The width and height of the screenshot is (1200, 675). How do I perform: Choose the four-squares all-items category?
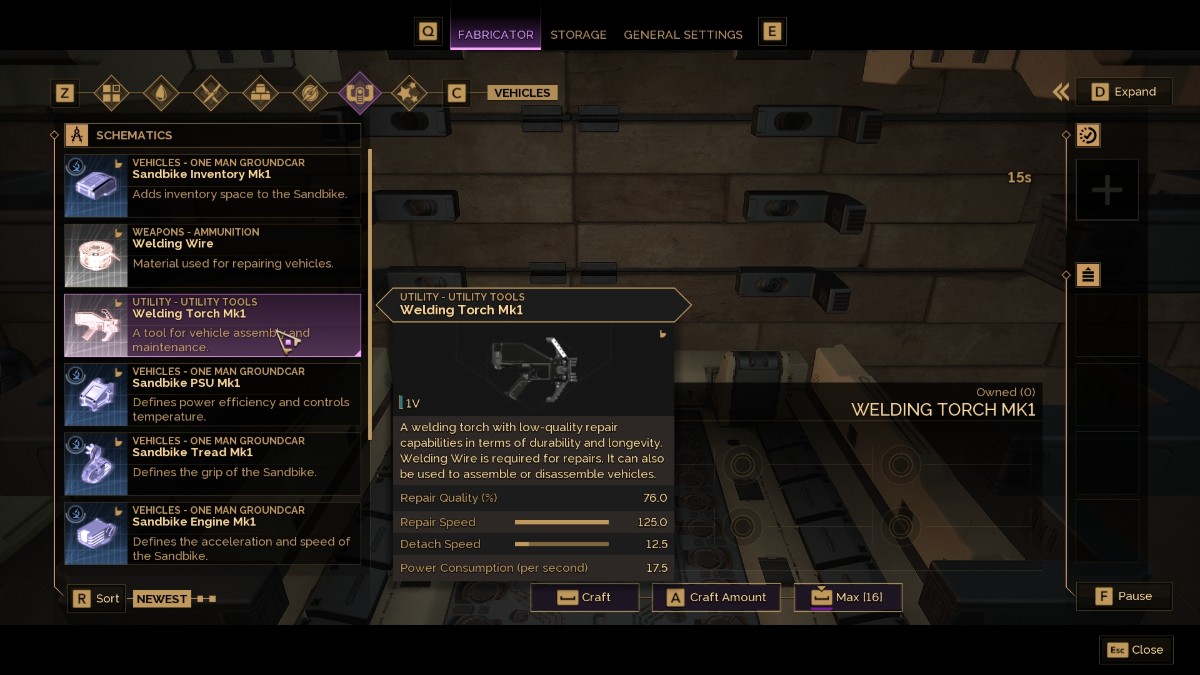pyautogui.click(x=111, y=93)
